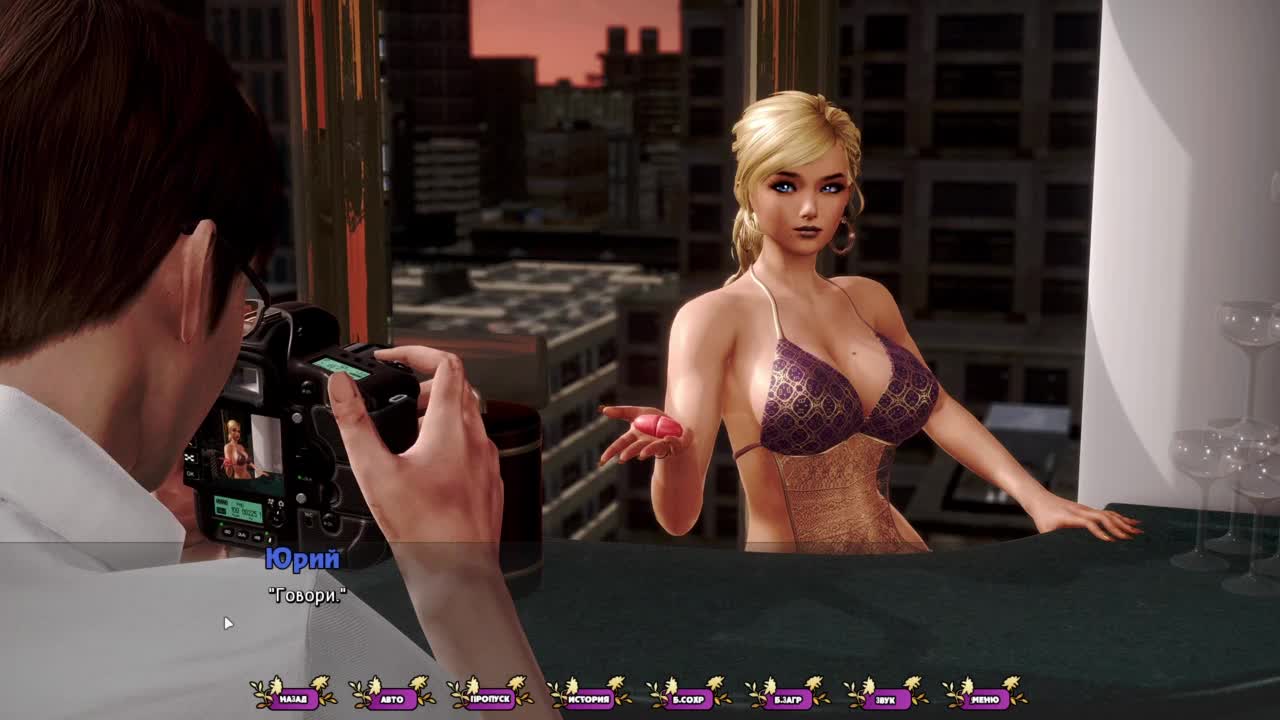Skip dialogue using the Пропуск button

[x=491, y=699]
